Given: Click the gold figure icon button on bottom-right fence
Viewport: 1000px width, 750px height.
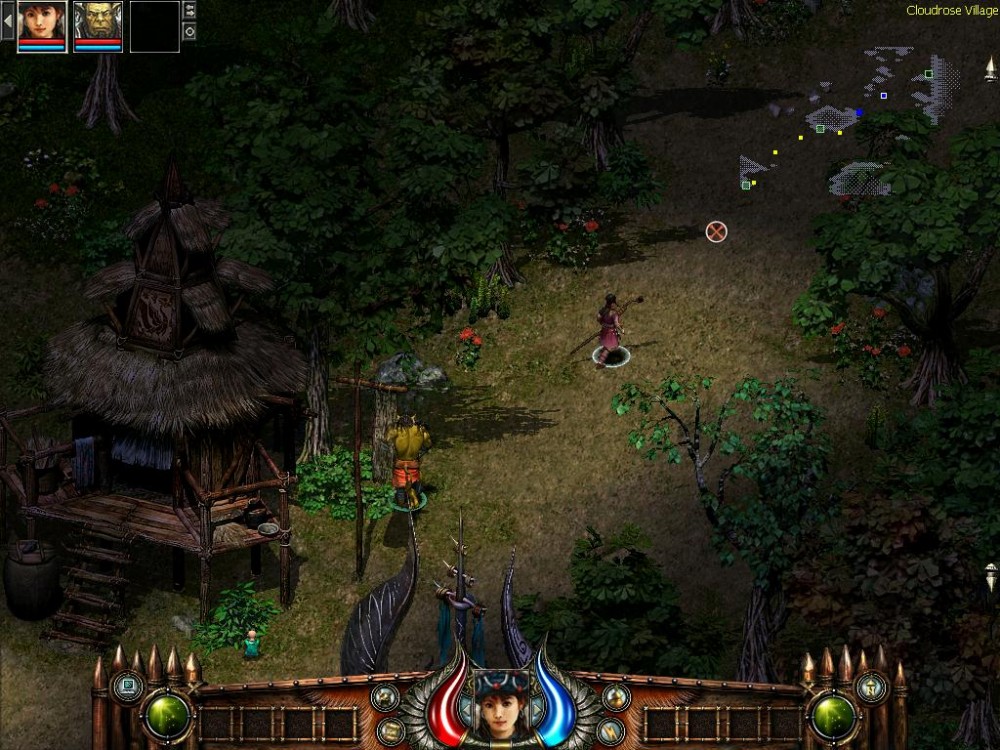Looking at the screenshot, I should (870, 686).
